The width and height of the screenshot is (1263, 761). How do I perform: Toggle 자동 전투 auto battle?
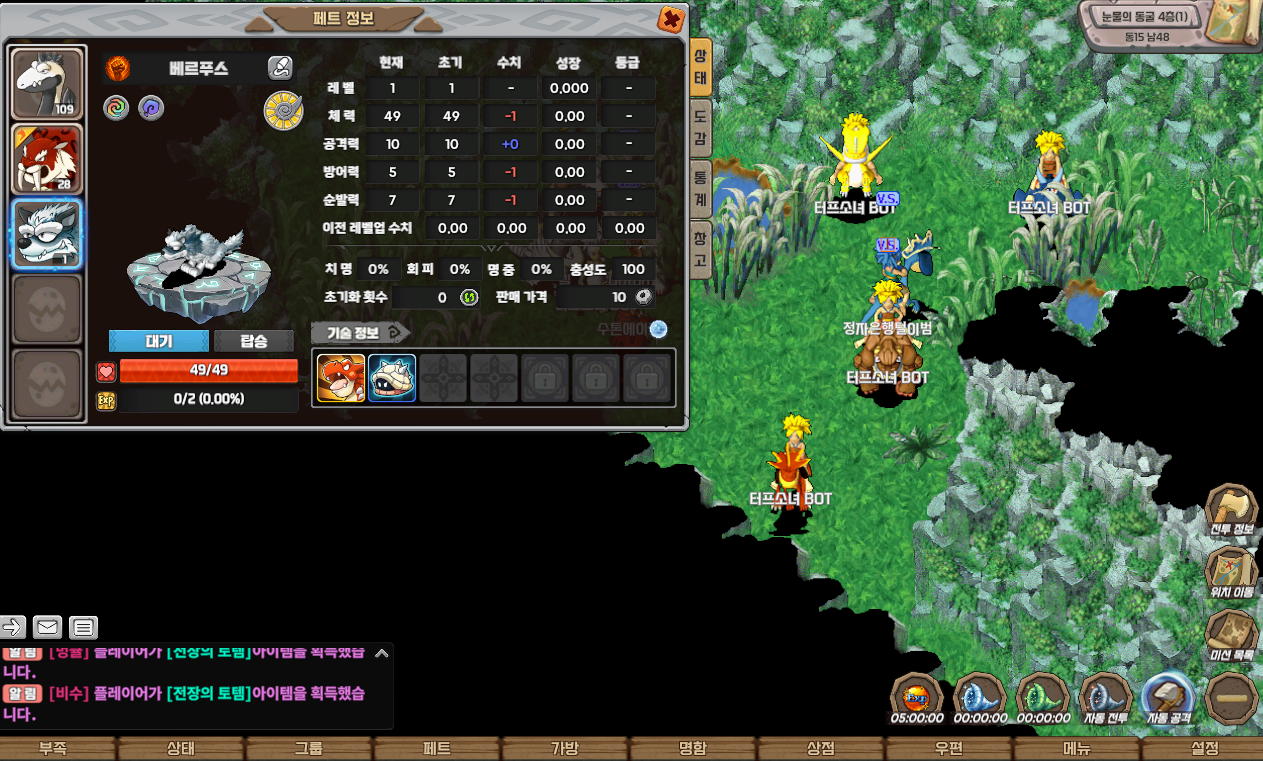point(1105,697)
